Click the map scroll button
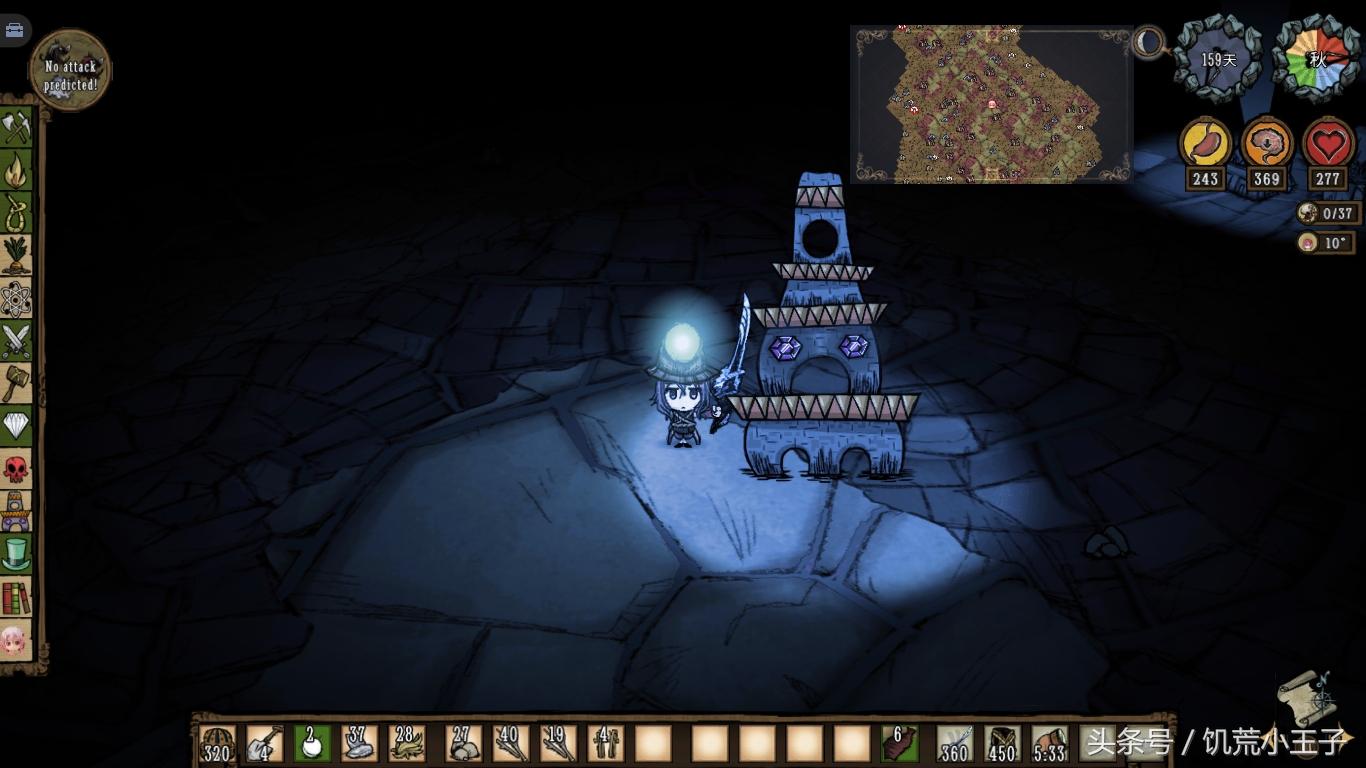Image resolution: width=1366 pixels, height=768 pixels. (1306, 697)
